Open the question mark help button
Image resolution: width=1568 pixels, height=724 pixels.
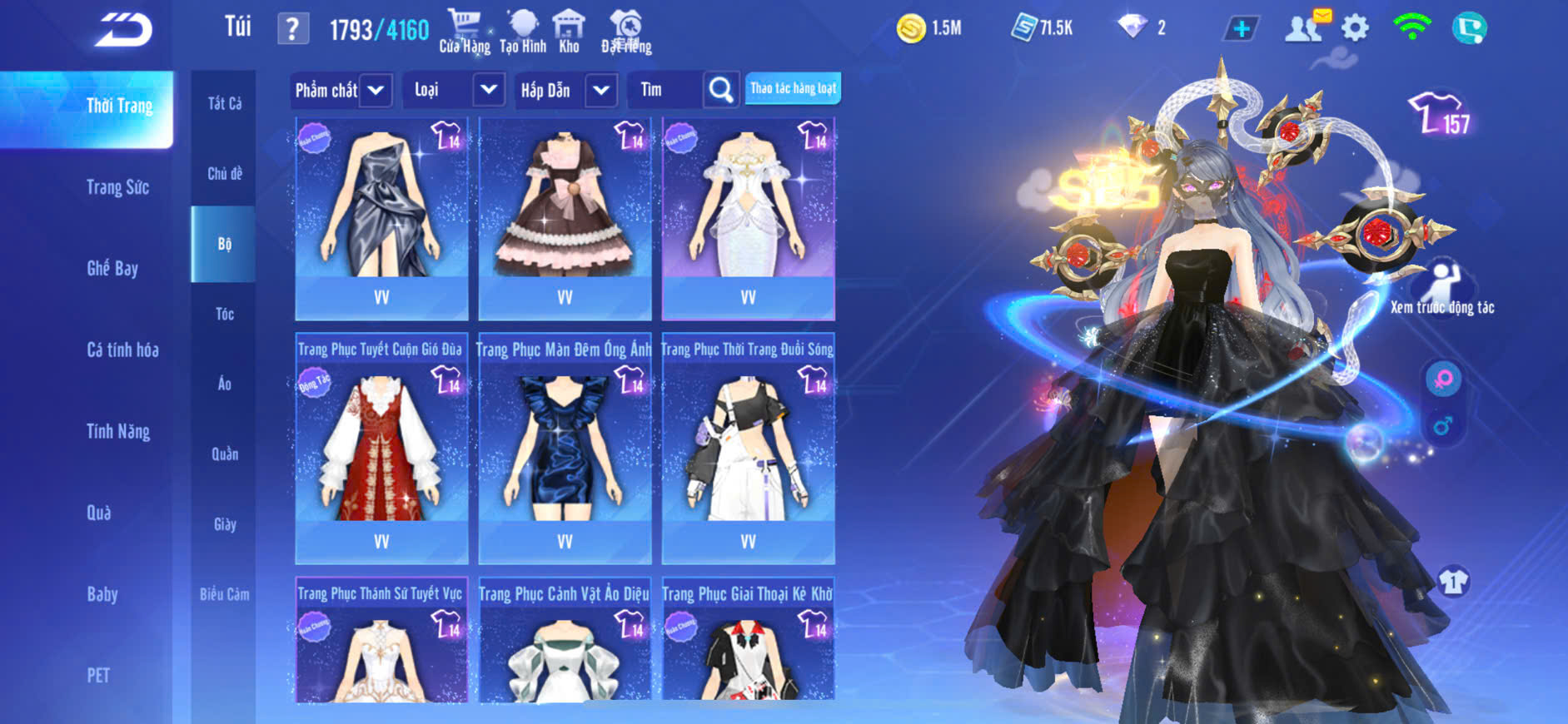pyautogui.click(x=292, y=30)
